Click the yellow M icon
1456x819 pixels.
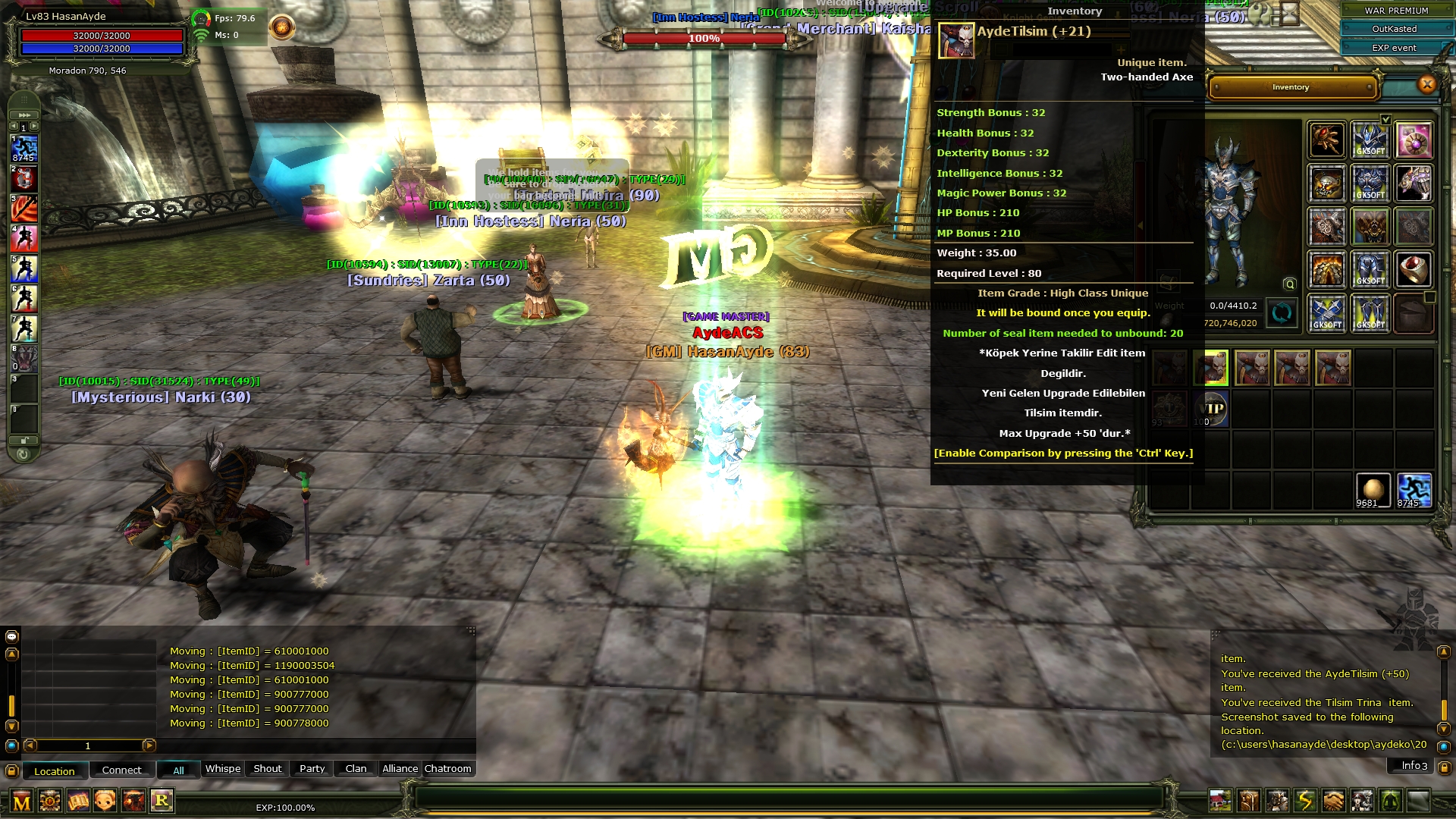22,802
